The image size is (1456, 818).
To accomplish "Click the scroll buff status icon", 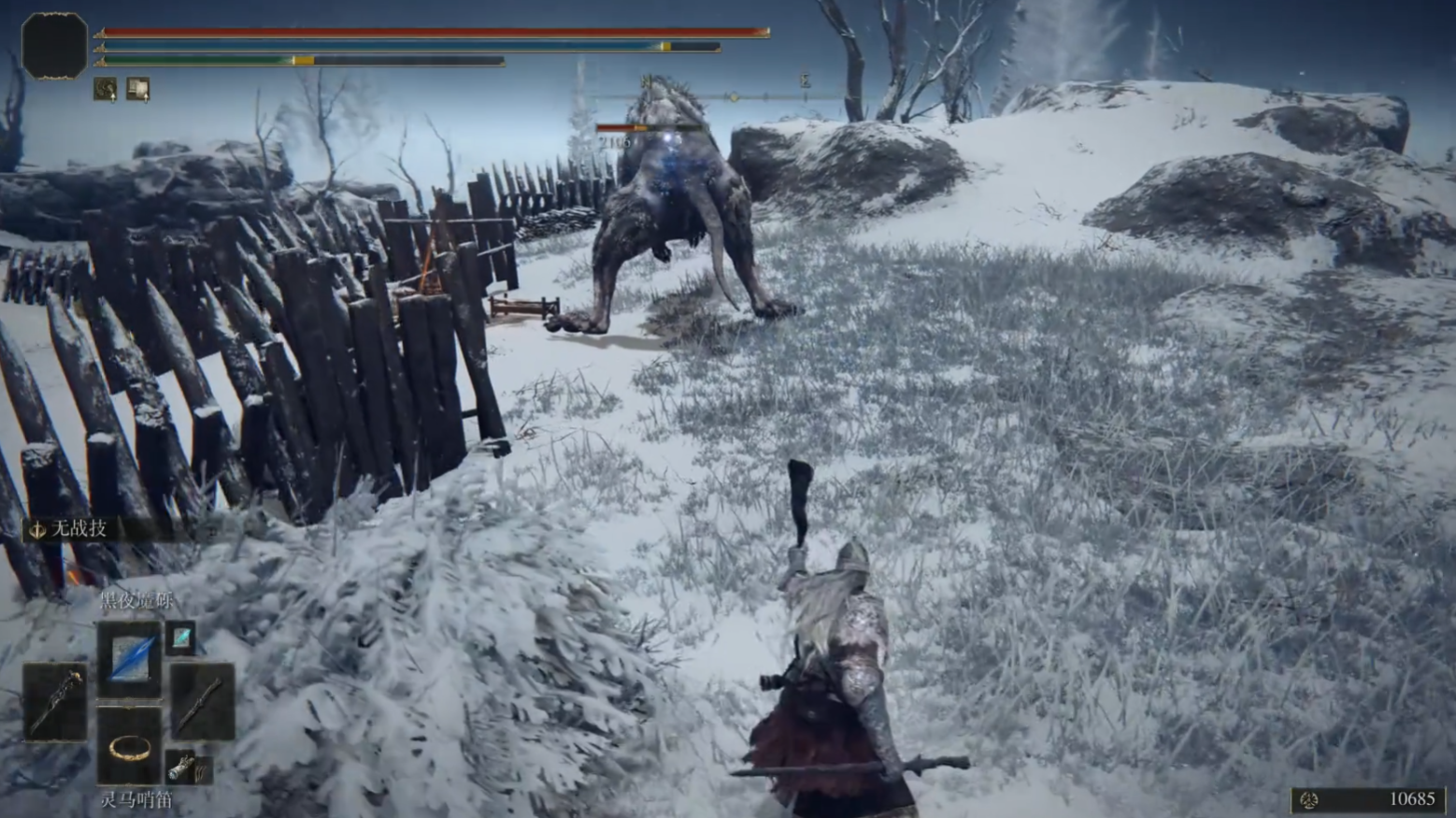I will (x=137, y=89).
